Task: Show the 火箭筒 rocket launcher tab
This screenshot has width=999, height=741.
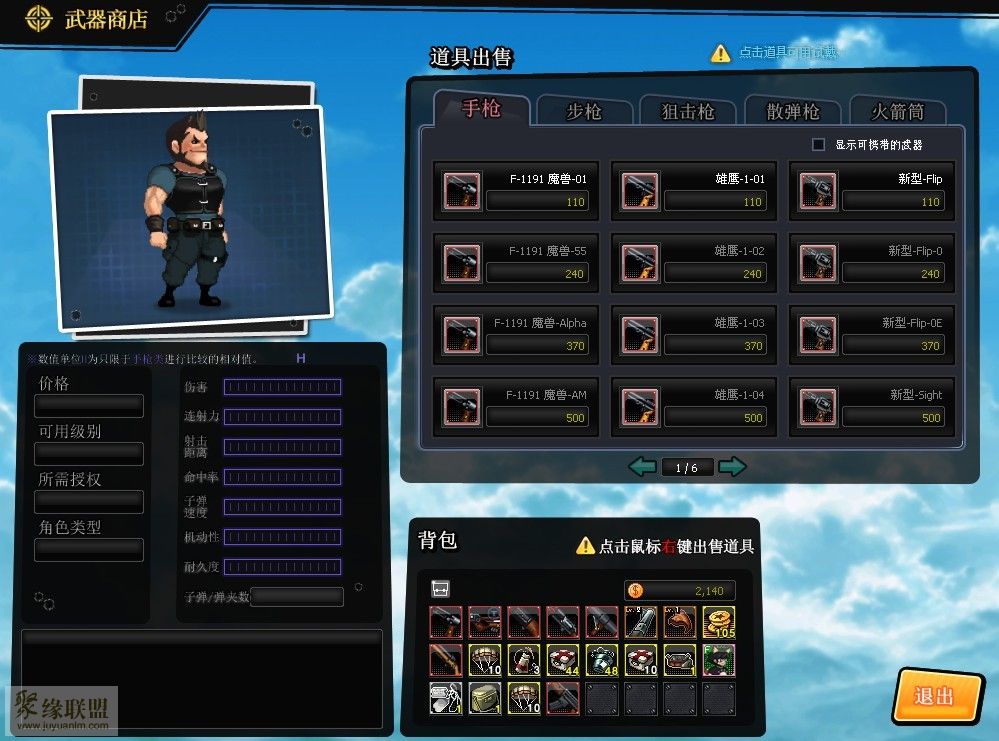Action: (896, 111)
